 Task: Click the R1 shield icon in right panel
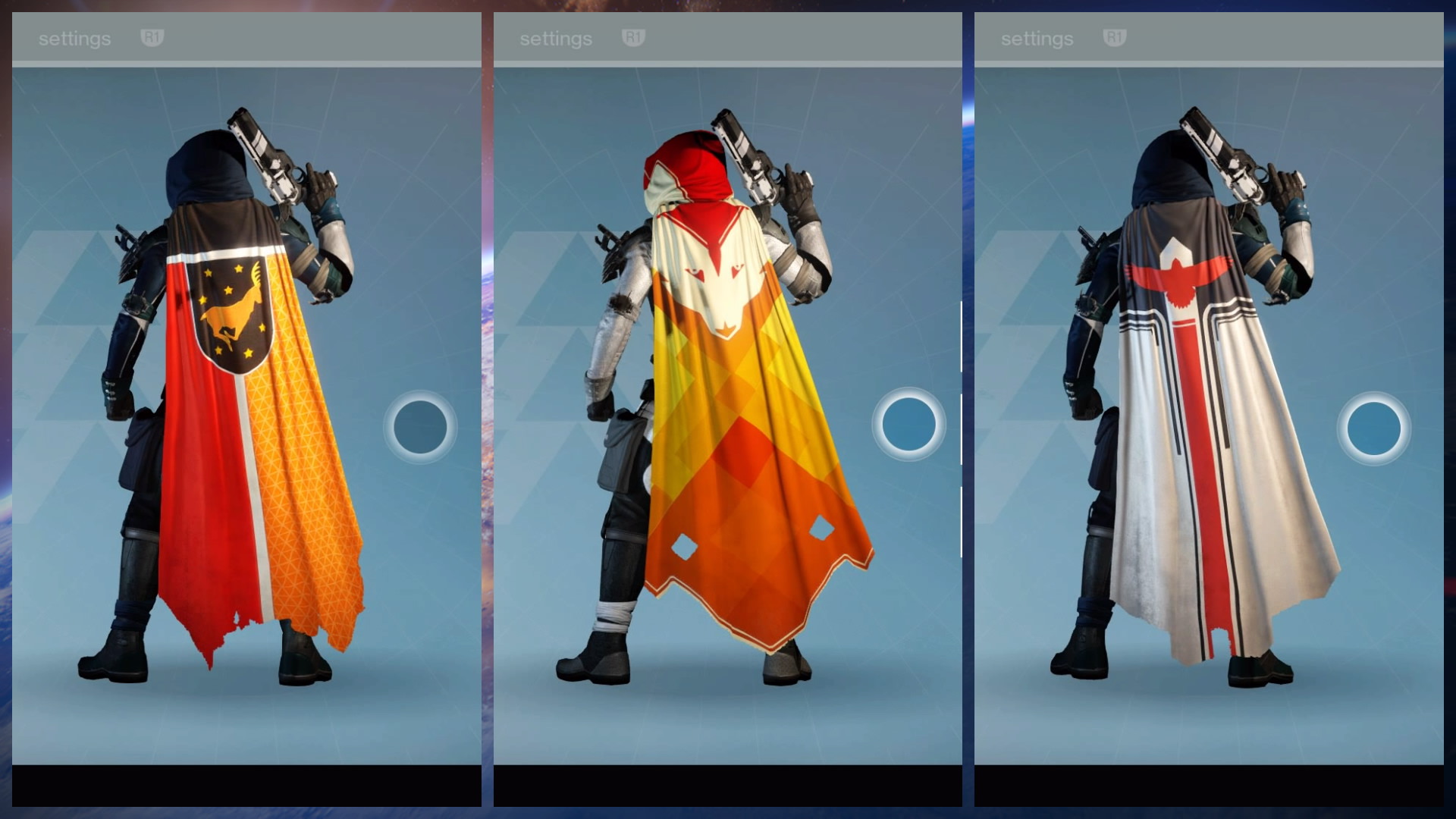coord(1115,37)
